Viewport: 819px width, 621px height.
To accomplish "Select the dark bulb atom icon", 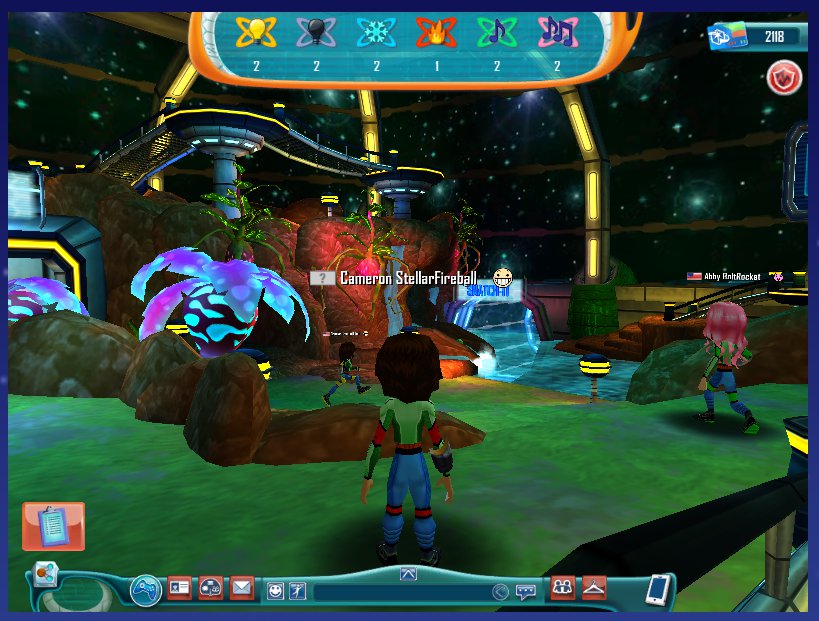I will click(x=316, y=33).
